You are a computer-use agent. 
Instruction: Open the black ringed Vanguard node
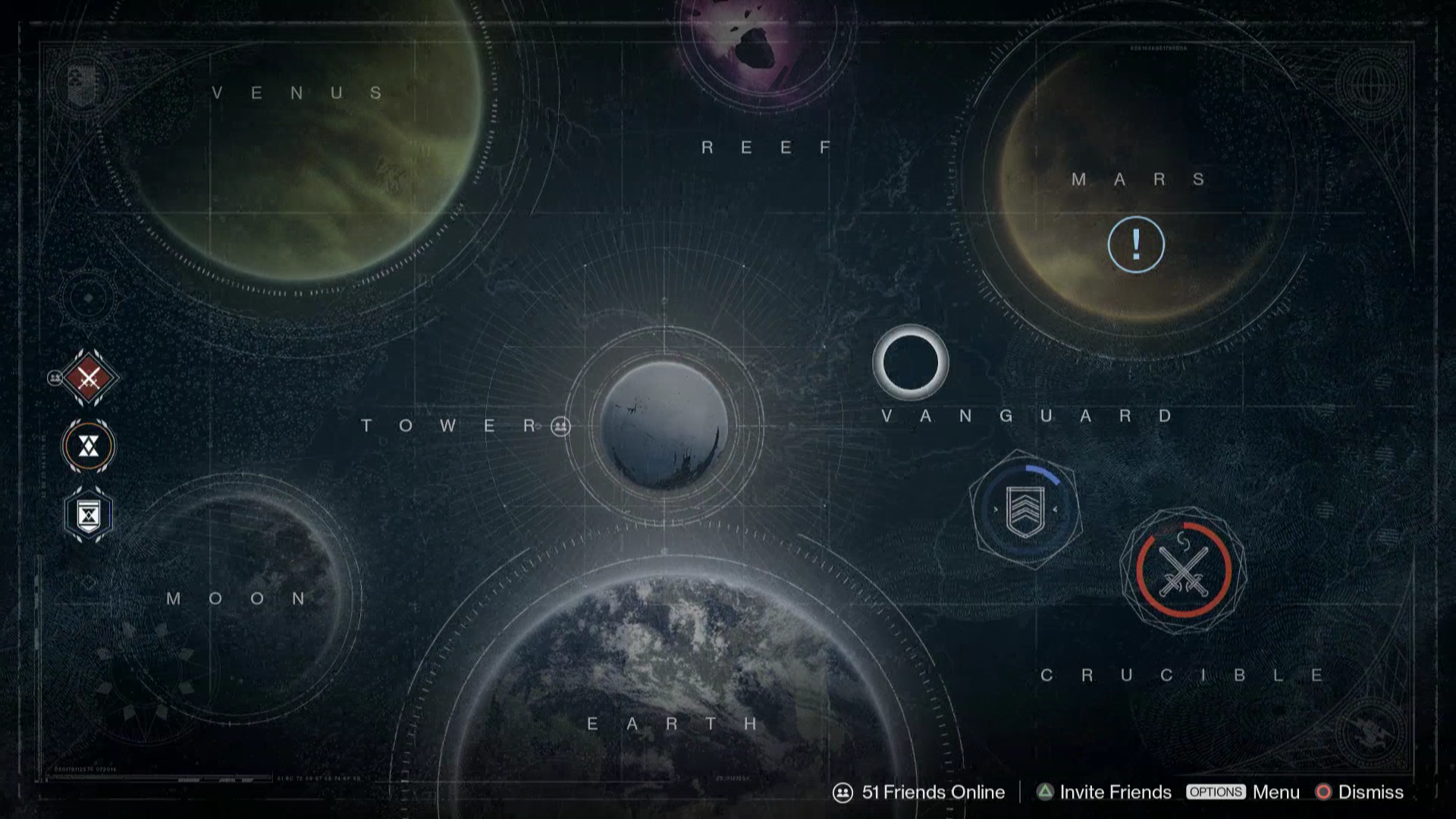910,362
